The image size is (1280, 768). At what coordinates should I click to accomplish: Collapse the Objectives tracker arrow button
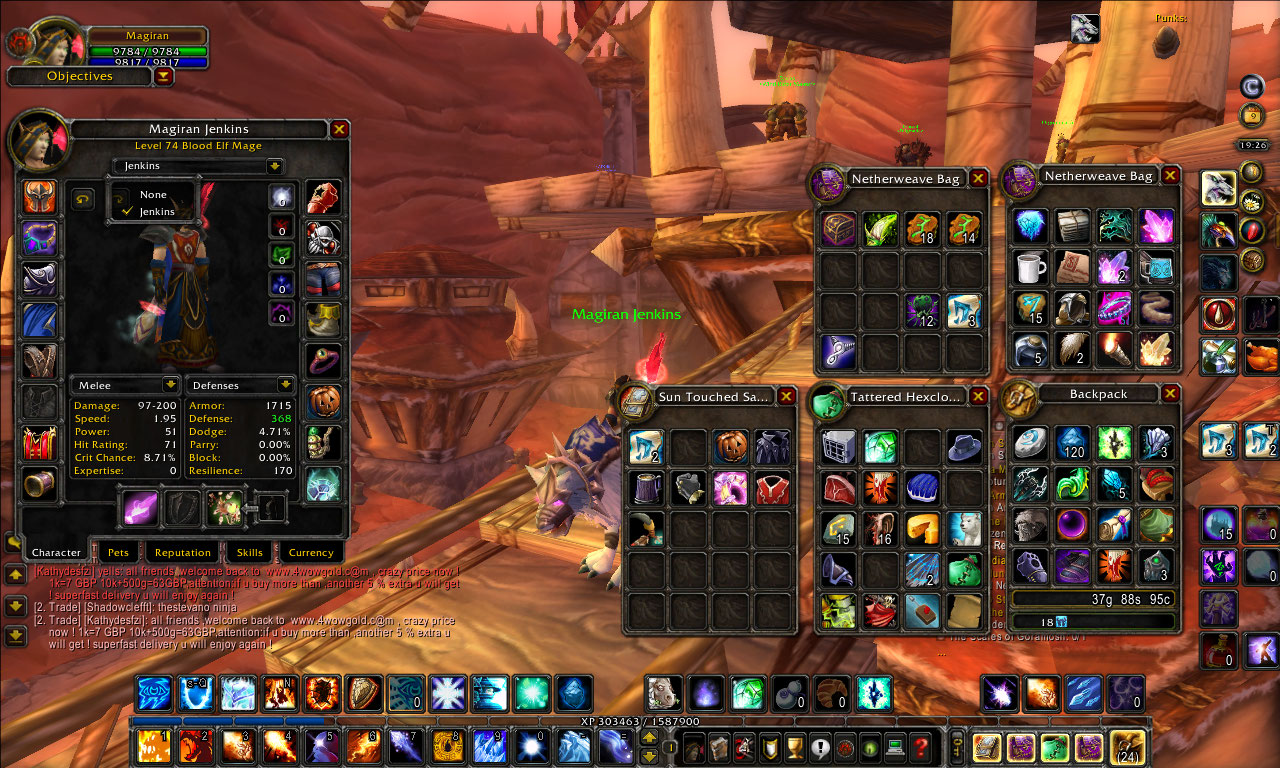coord(164,76)
